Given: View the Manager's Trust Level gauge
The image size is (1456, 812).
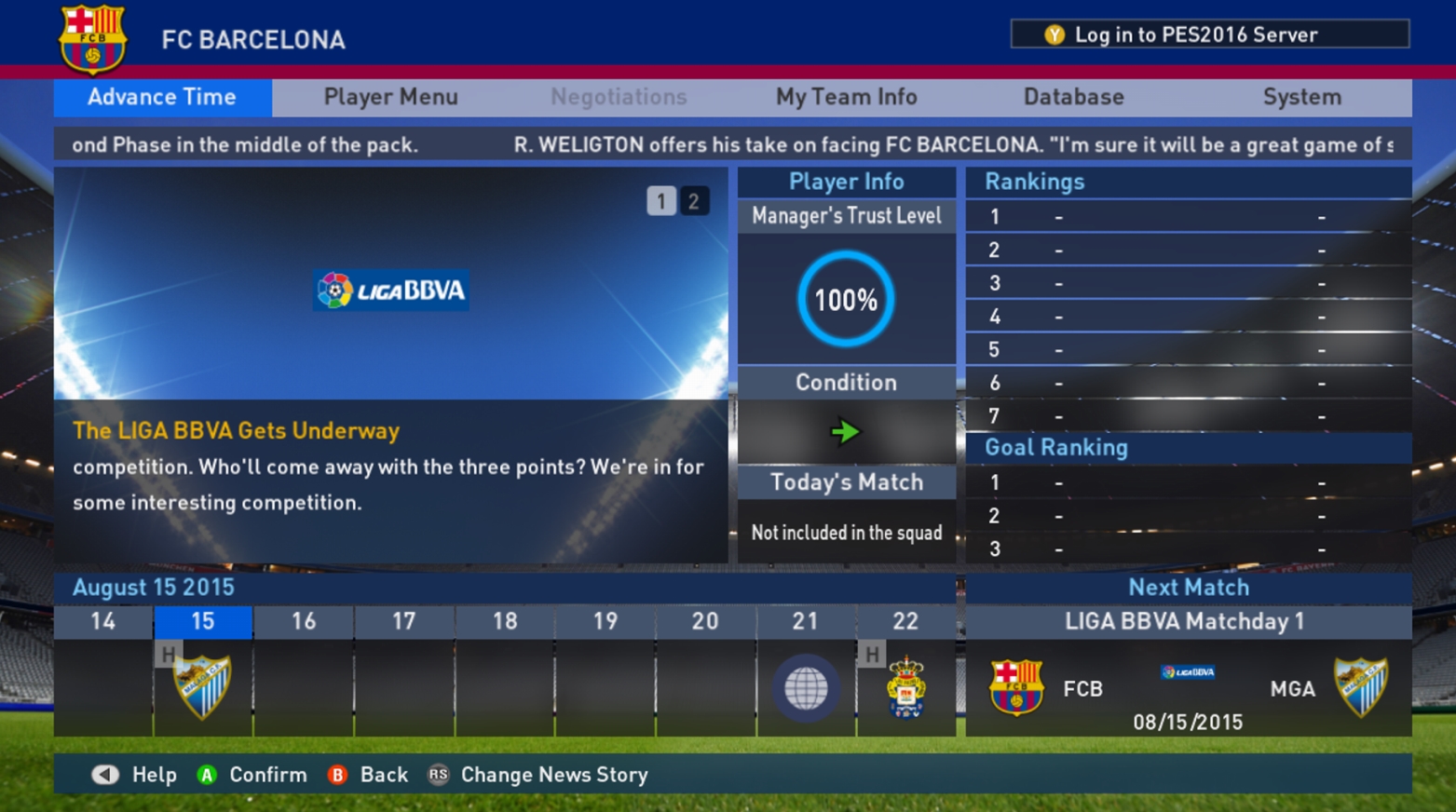Looking at the screenshot, I should [846, 299].
